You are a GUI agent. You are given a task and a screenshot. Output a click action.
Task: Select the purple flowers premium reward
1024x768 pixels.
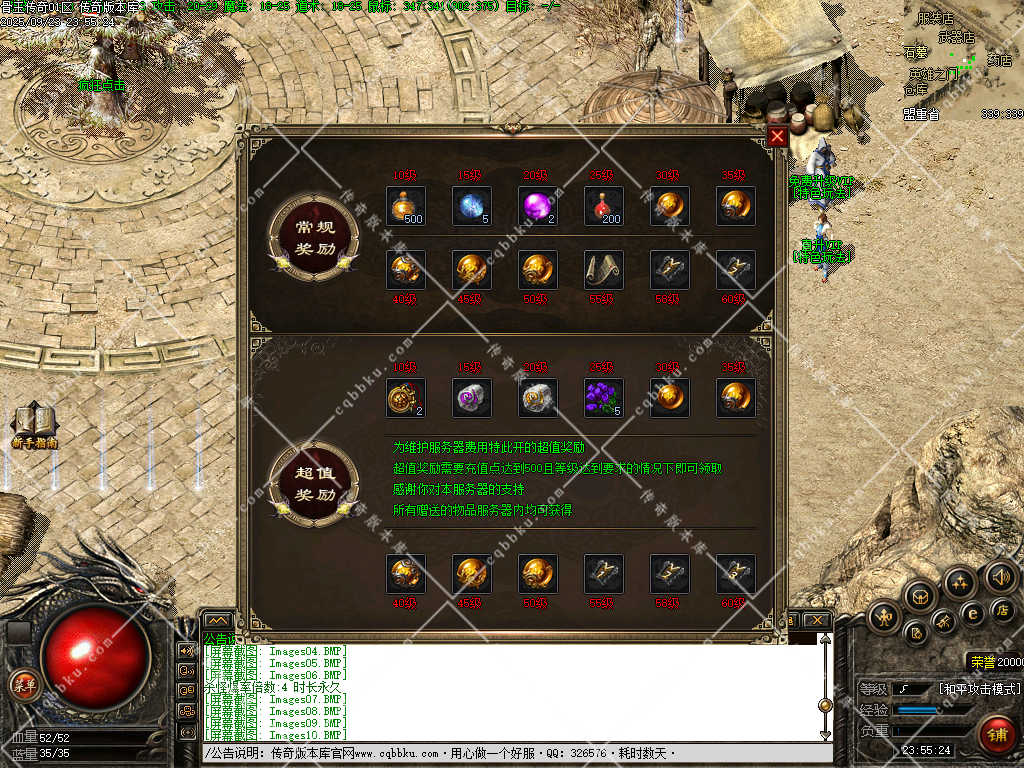603,398
